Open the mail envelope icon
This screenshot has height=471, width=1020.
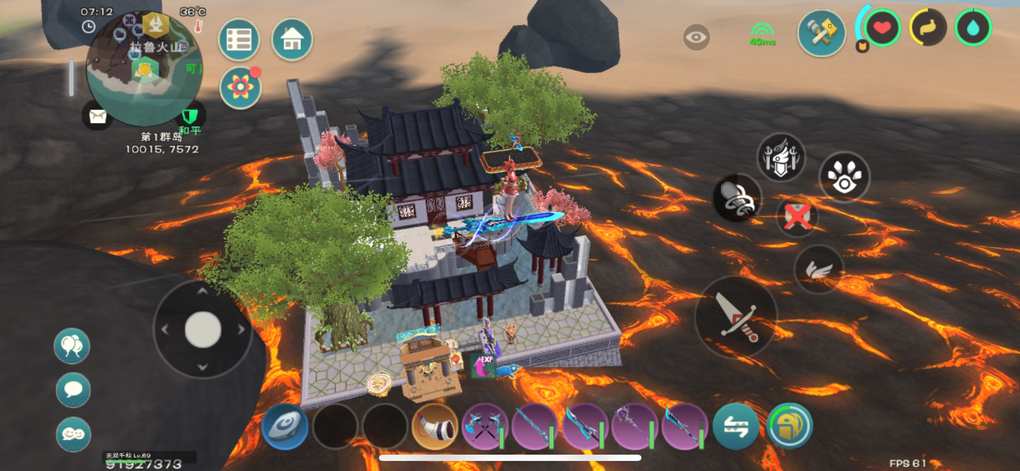[96, 116]
